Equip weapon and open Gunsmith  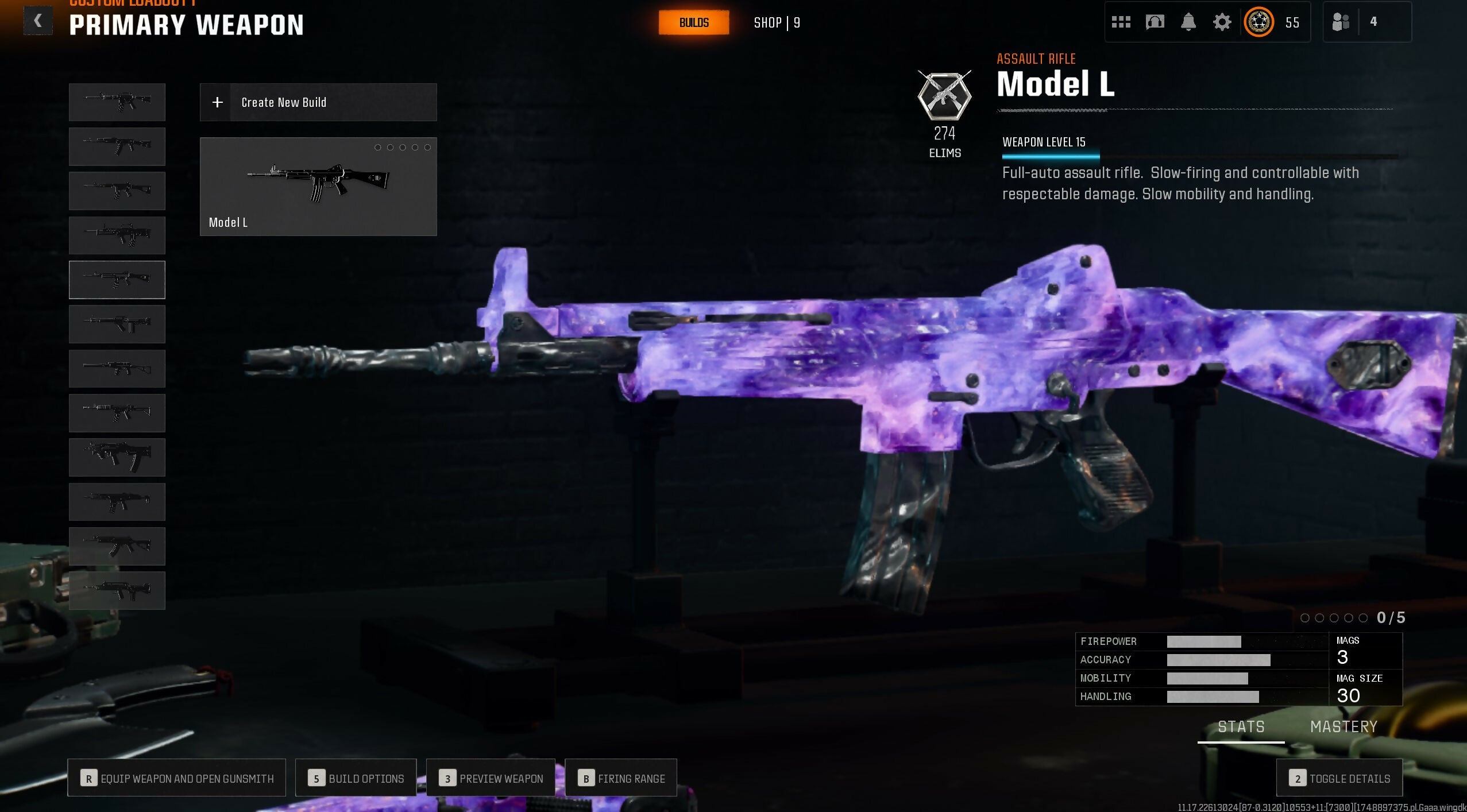tap(176, 778)
